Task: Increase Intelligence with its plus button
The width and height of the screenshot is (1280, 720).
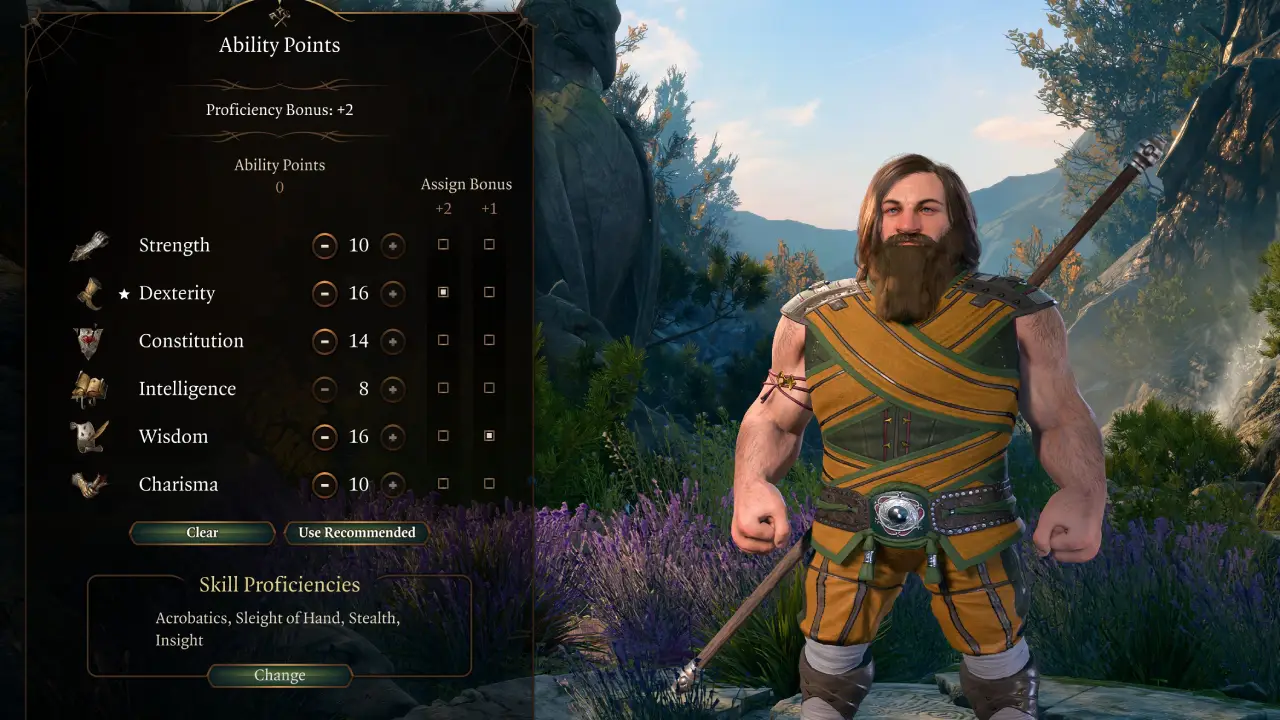Action: point(392,389)
